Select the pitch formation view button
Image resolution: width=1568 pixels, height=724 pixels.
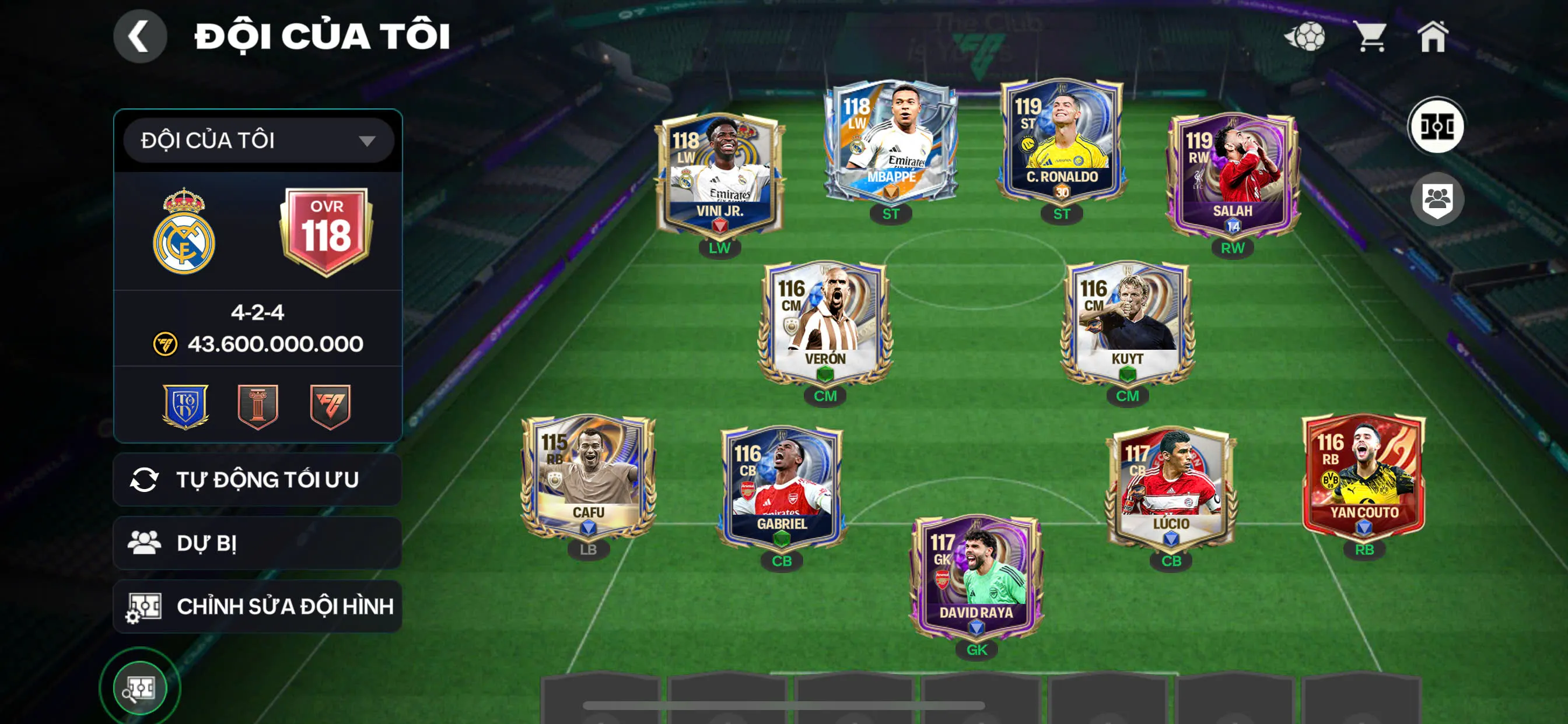click(1437, 126)
